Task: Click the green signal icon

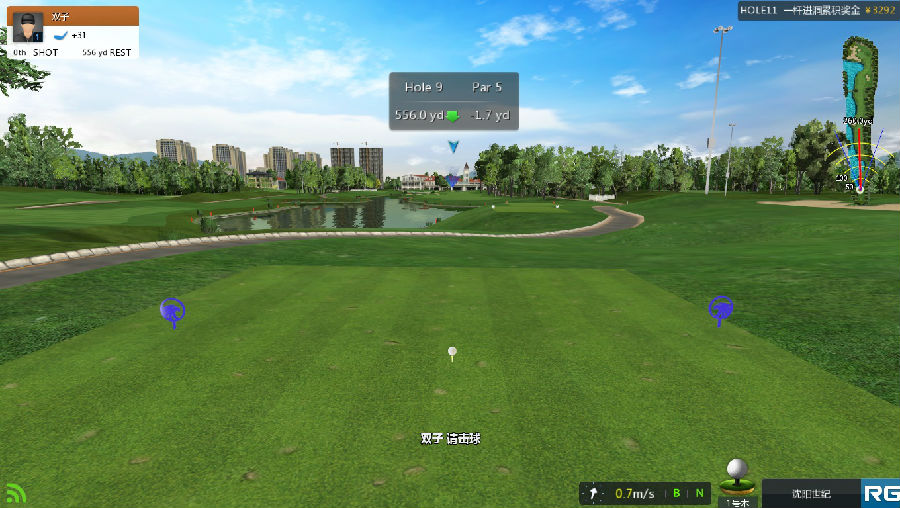Action: (x=15, y=493)
